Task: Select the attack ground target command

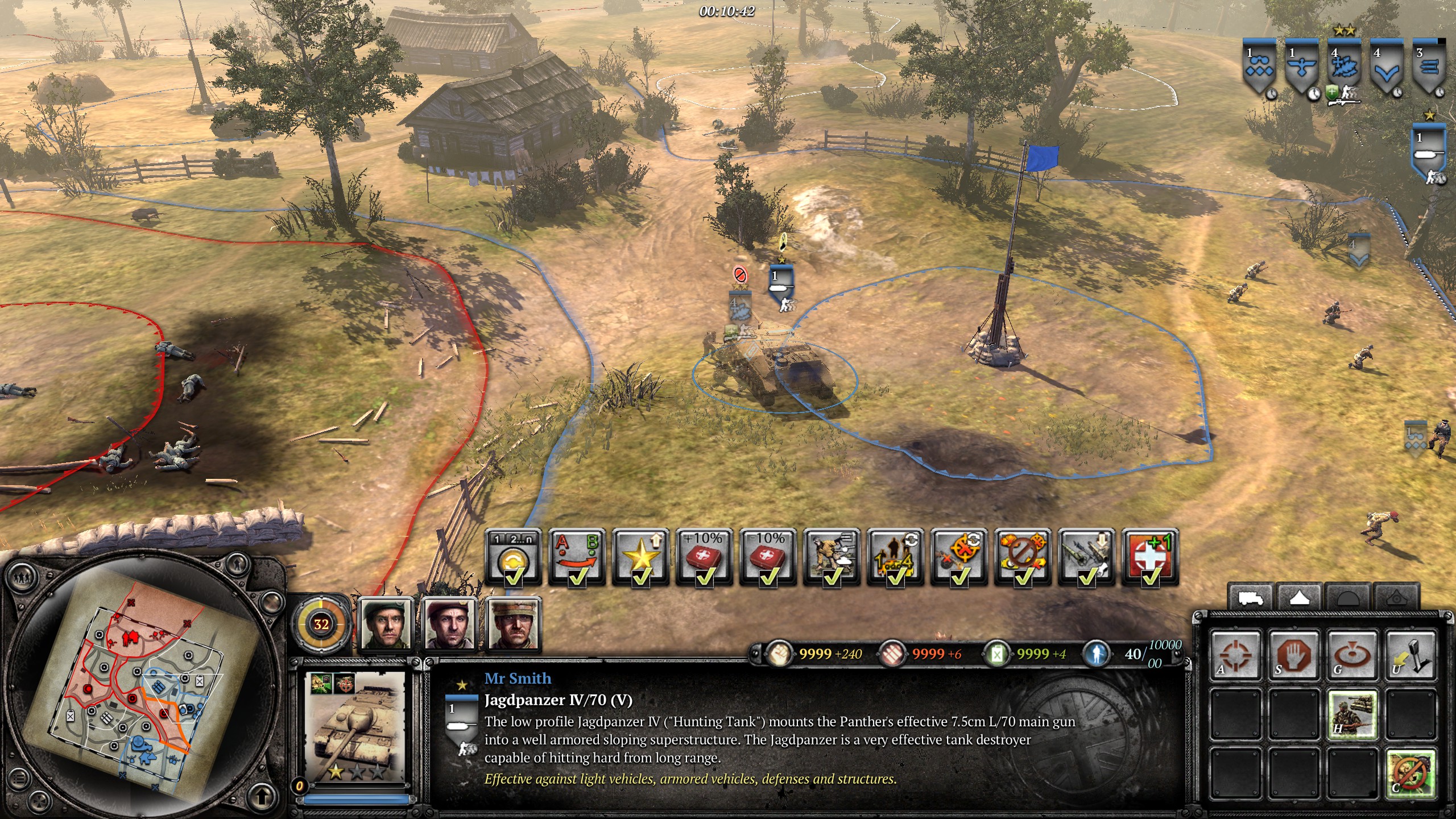Action: (x=1352, y=656)
